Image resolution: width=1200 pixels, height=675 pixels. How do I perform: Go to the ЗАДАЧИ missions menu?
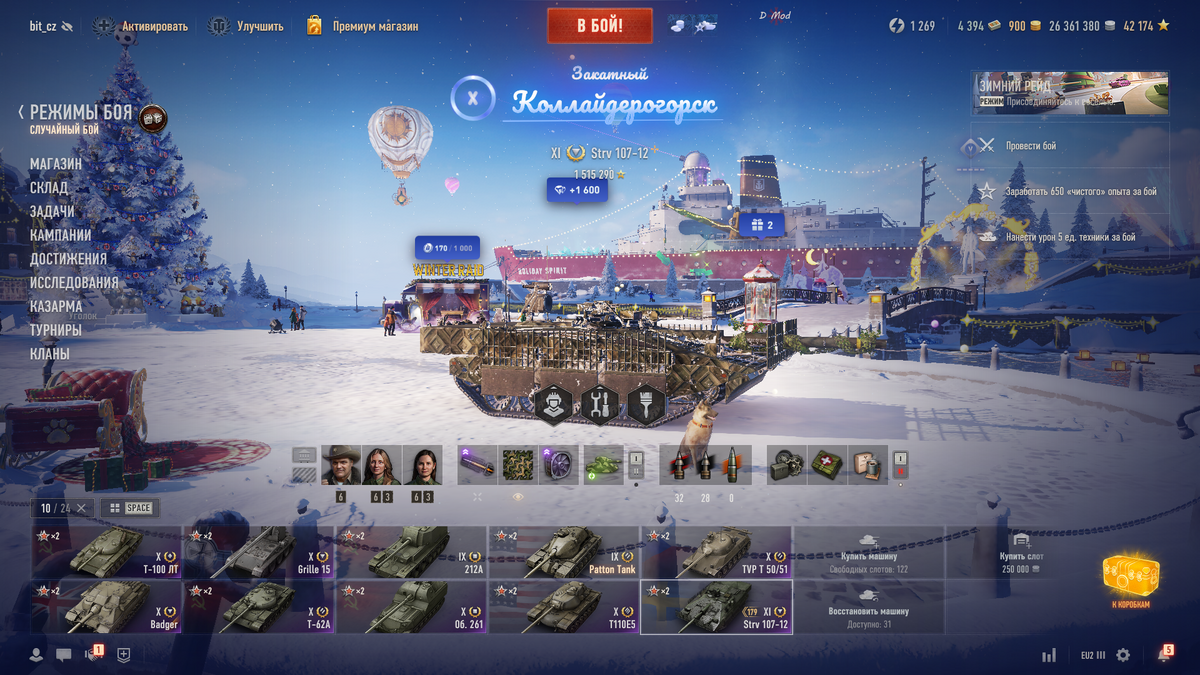pyautogui.click(x=52, y=212)
